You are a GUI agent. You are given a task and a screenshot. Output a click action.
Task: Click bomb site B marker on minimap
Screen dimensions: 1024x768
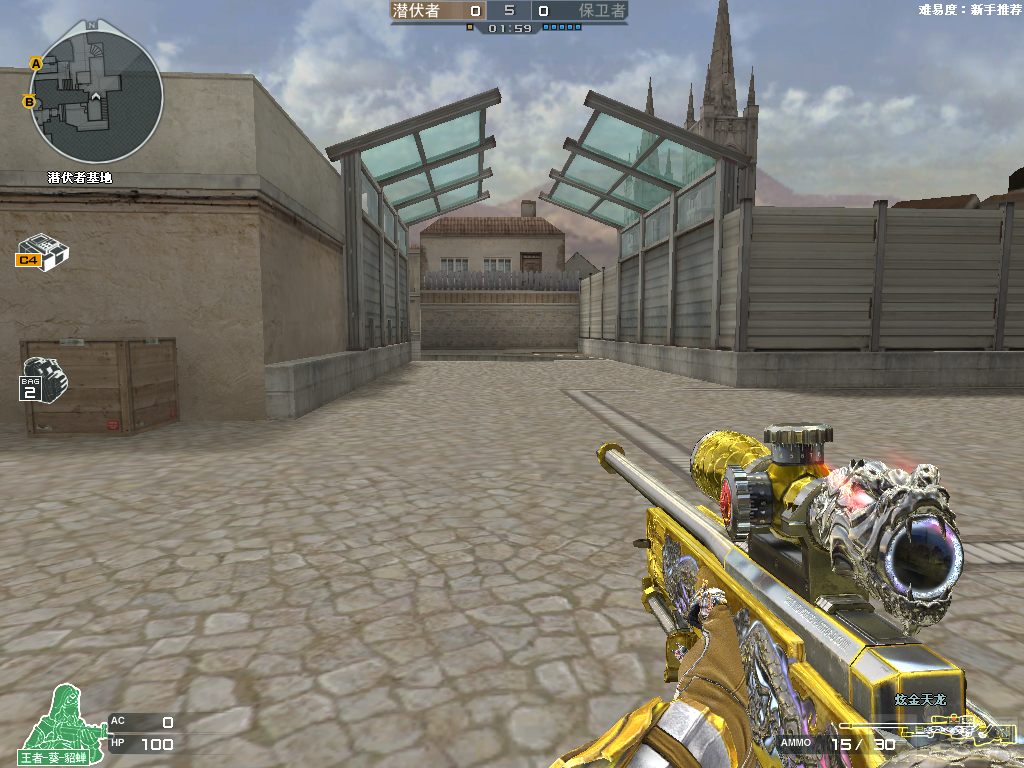[x=29, y=101]
